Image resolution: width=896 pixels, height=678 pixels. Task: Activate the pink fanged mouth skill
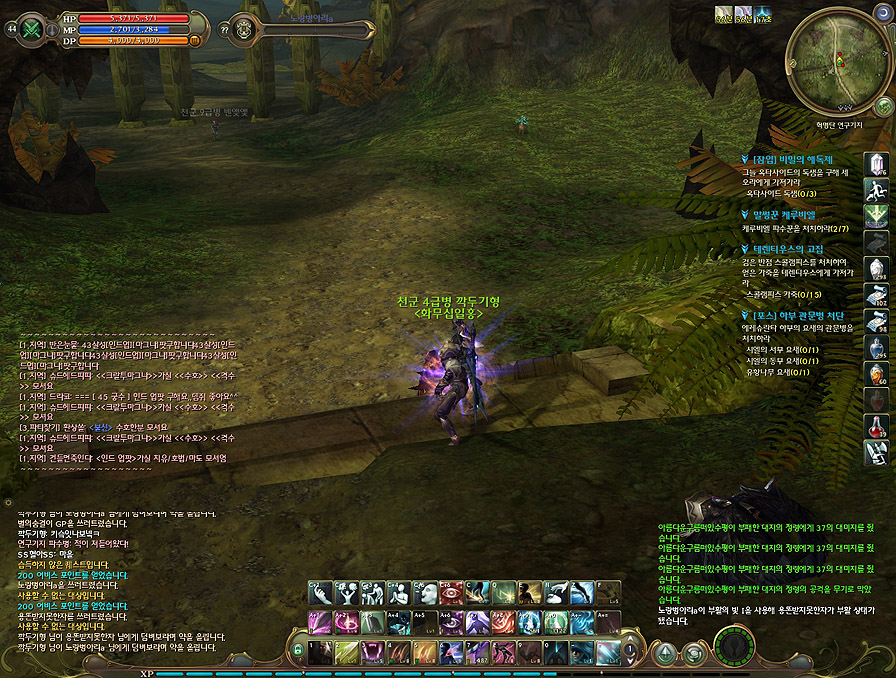[x=370, y=653]
